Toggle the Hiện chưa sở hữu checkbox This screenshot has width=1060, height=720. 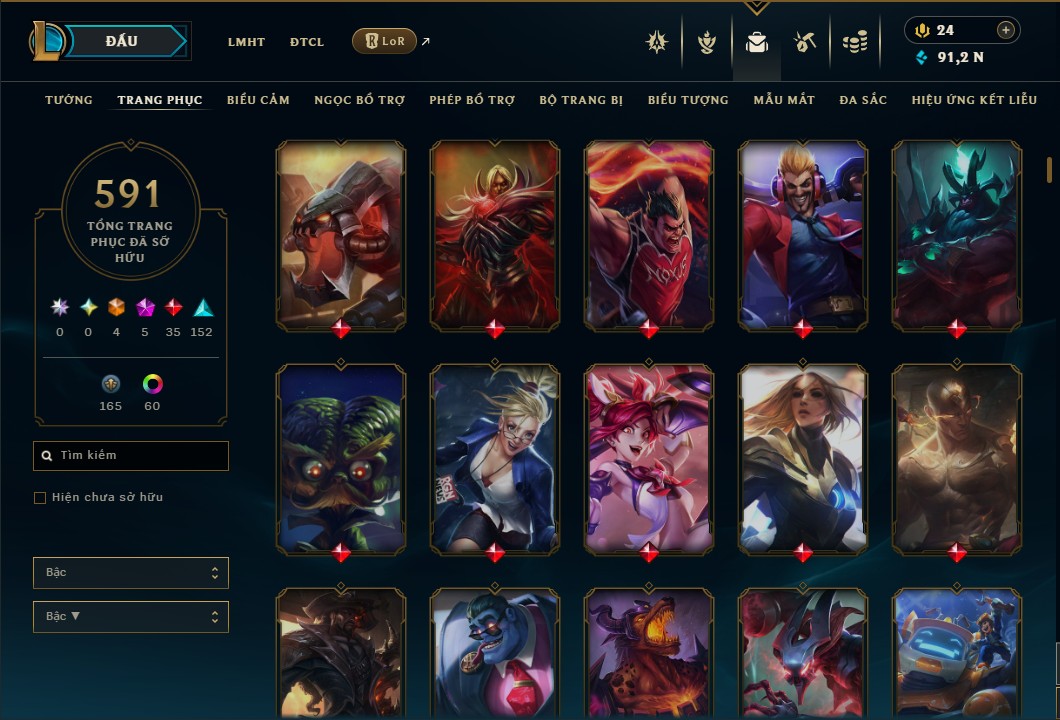pyautogui.click(x=40, y=498)
